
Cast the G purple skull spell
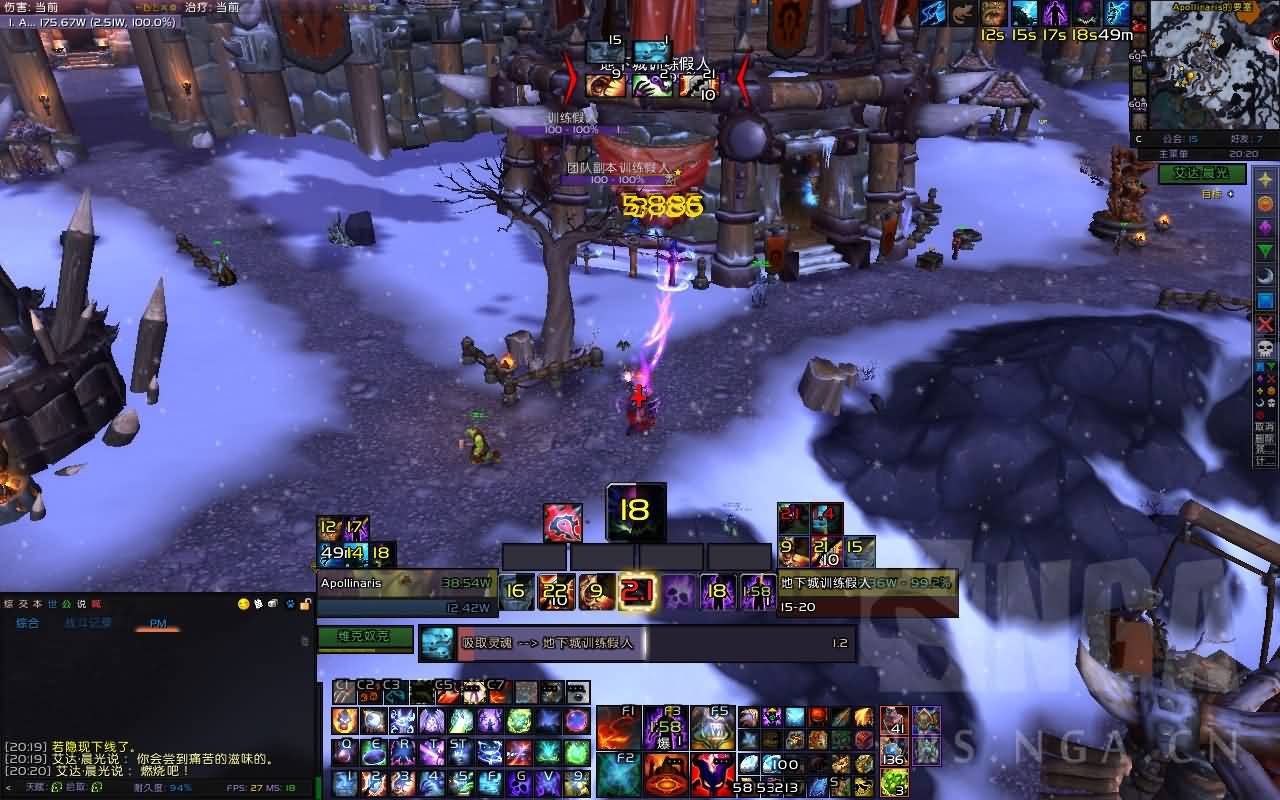coord(519,781)
